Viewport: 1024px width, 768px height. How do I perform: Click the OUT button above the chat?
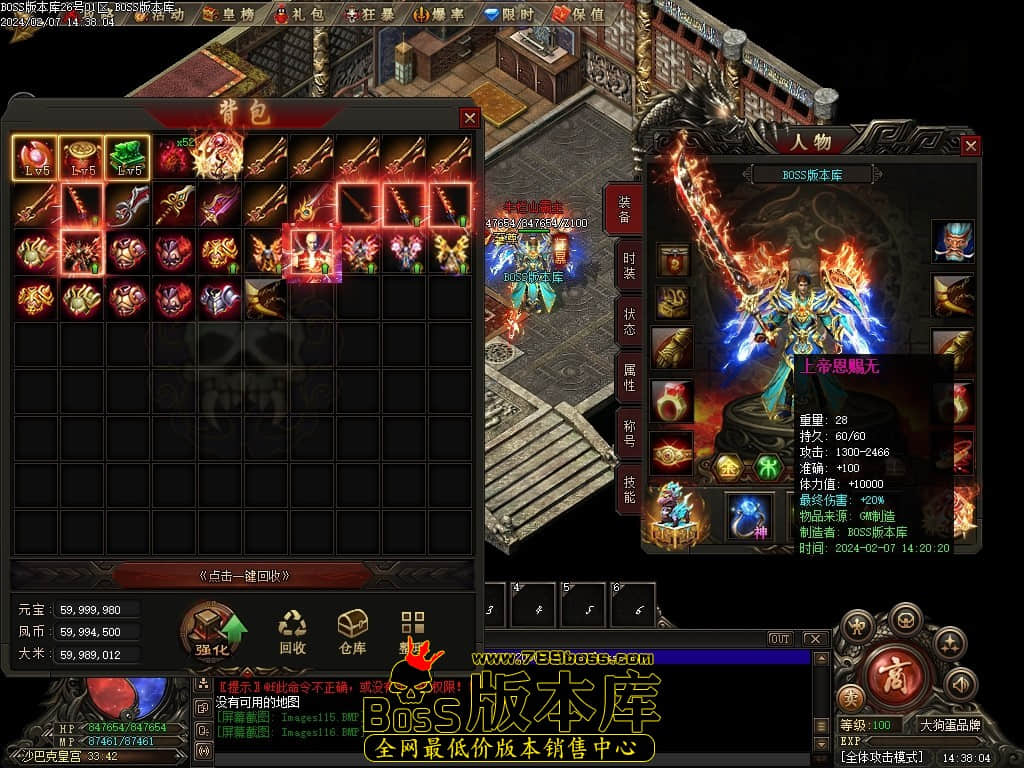point(780,639)
